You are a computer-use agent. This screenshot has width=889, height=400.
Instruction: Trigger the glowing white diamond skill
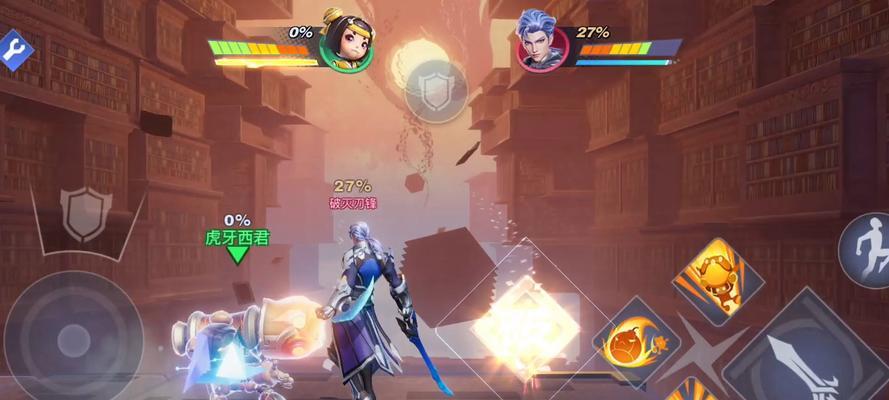(x=525, y=323)
